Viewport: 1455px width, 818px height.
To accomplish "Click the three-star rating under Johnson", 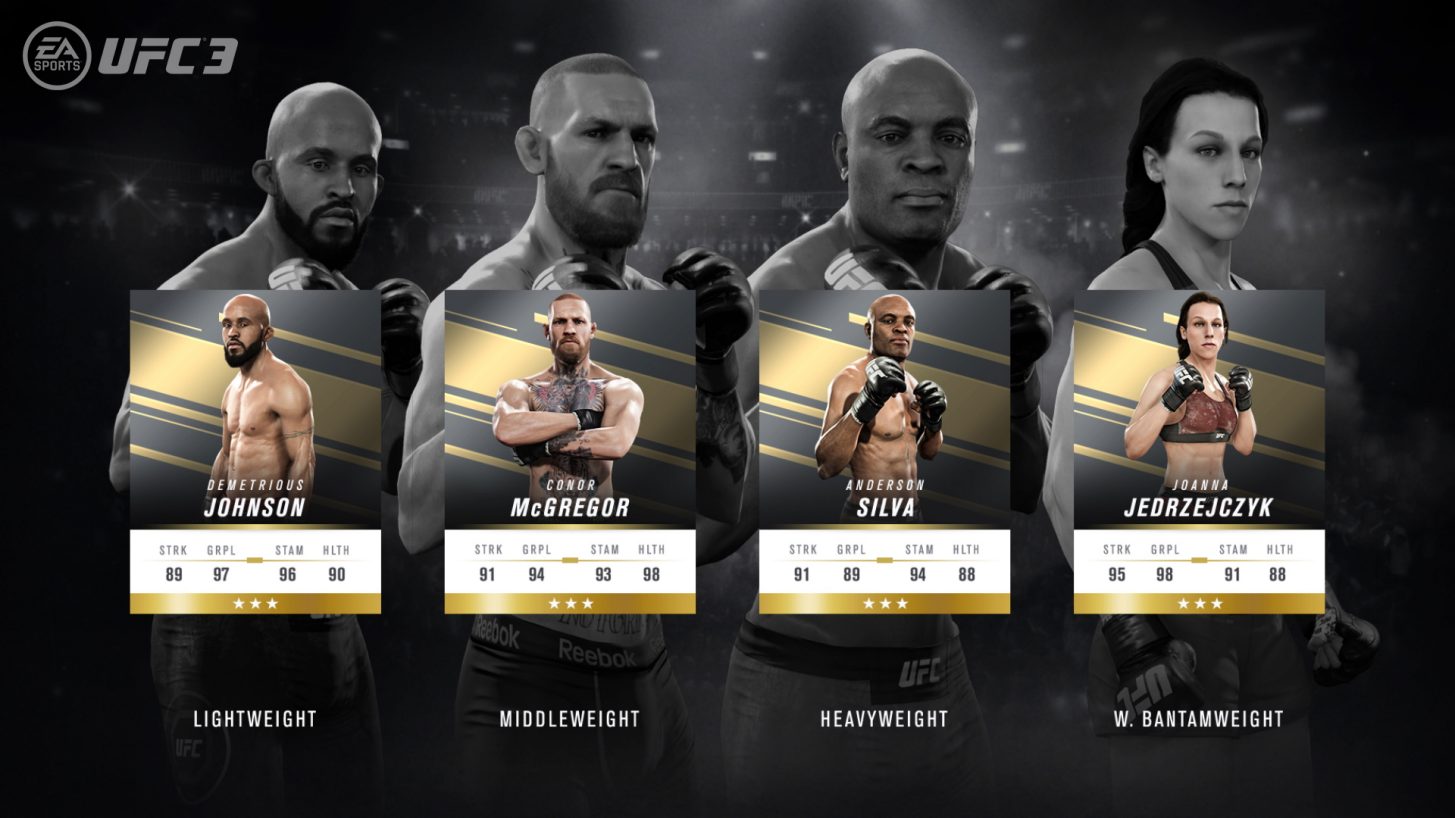I will (253, 602).
